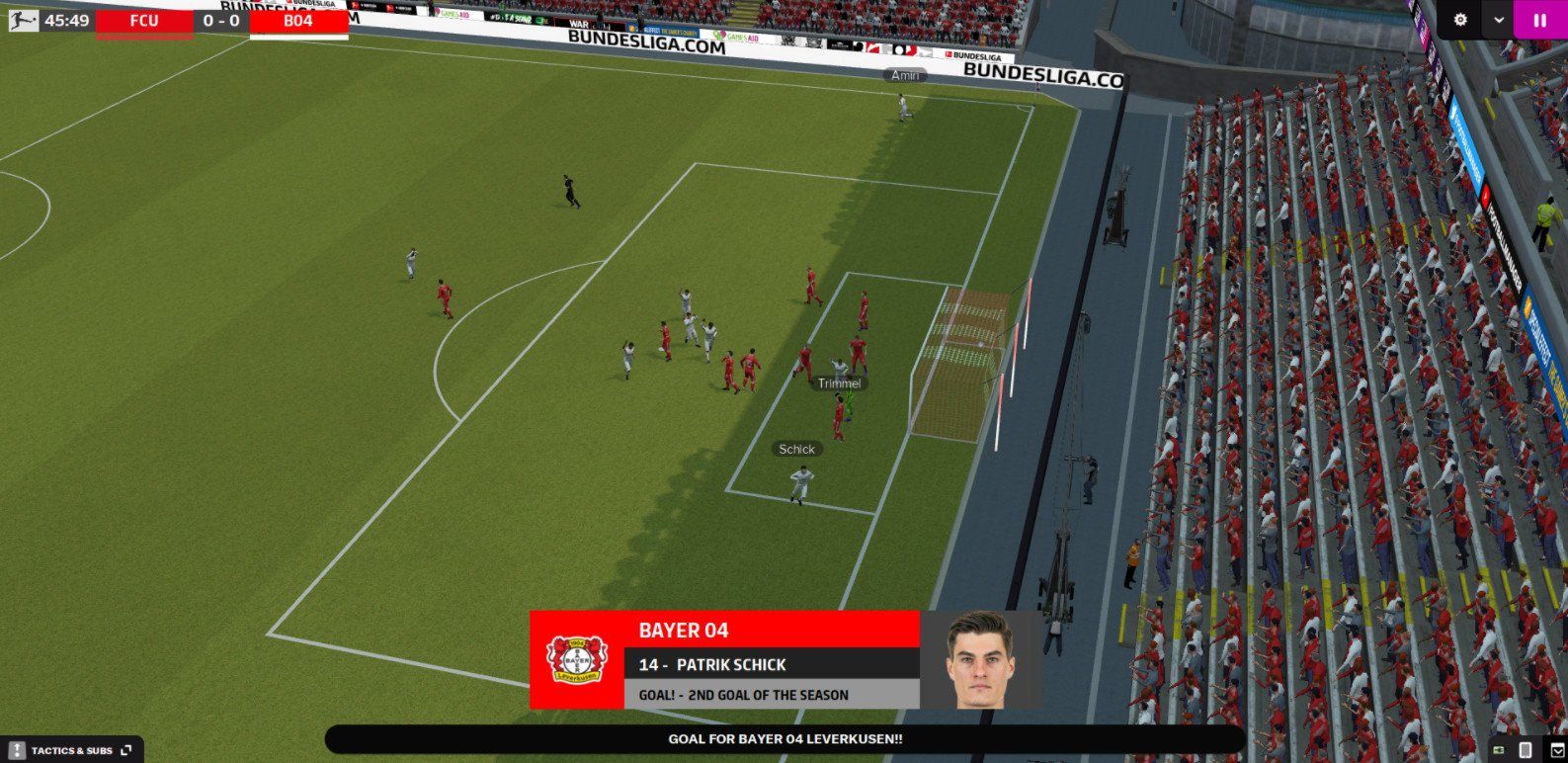Select Schick's name label on the pitch

[796, 449]
